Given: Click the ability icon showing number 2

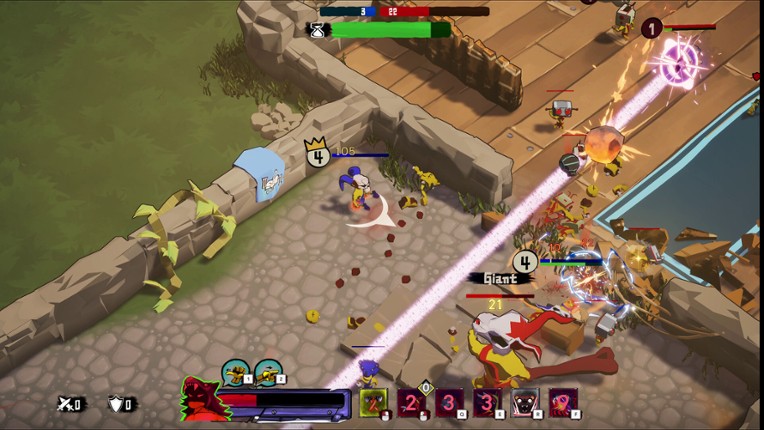Looking at the screenshot, I should click(411, 403).
